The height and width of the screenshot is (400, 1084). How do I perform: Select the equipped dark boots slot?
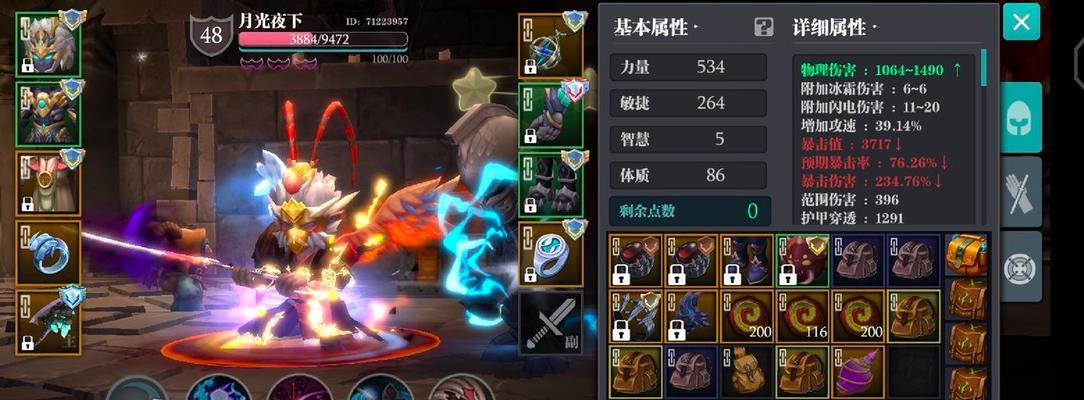[x=552, y=184]
